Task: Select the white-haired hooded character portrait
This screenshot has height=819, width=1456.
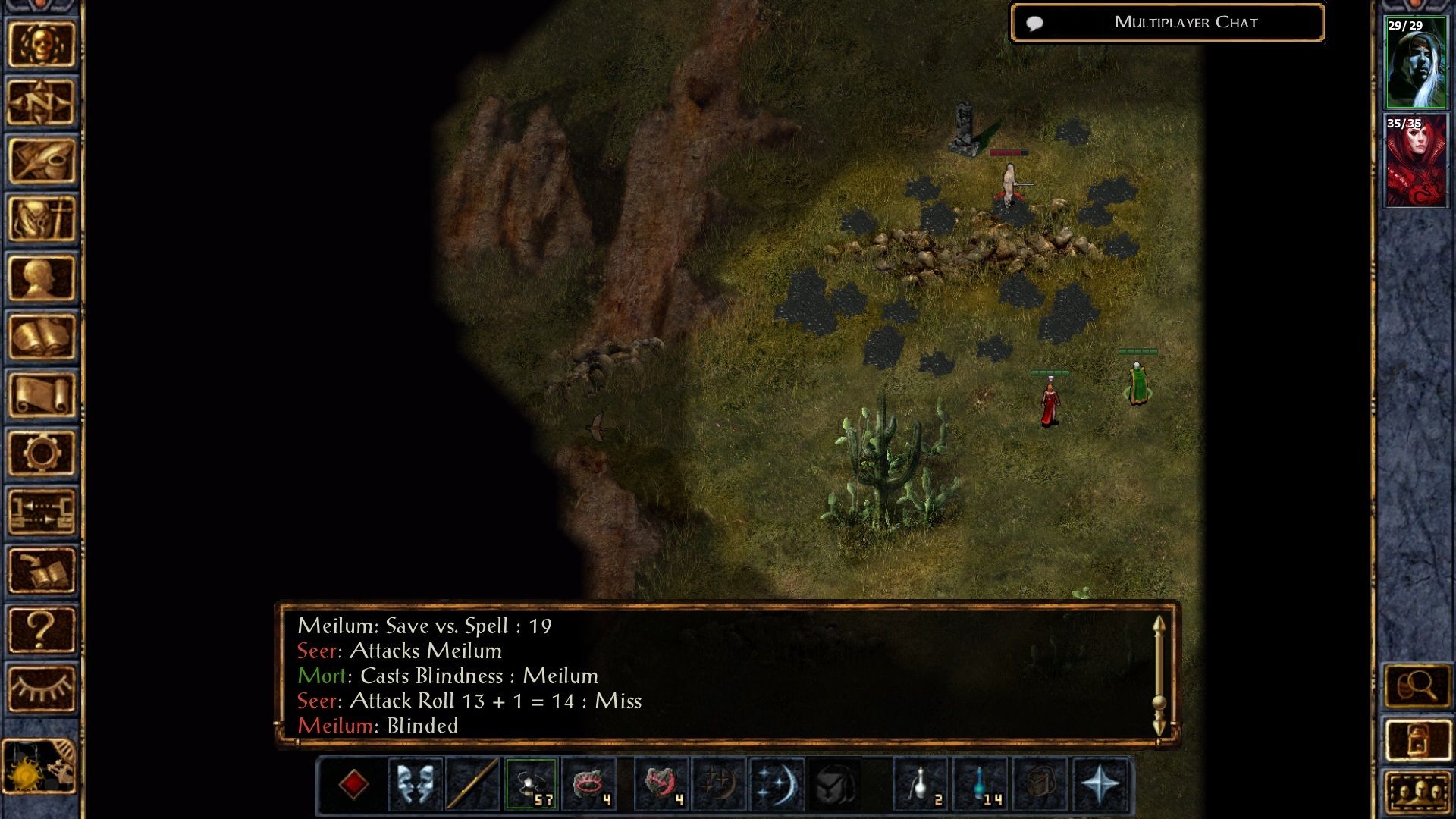Action: (x=1415, y=63)
